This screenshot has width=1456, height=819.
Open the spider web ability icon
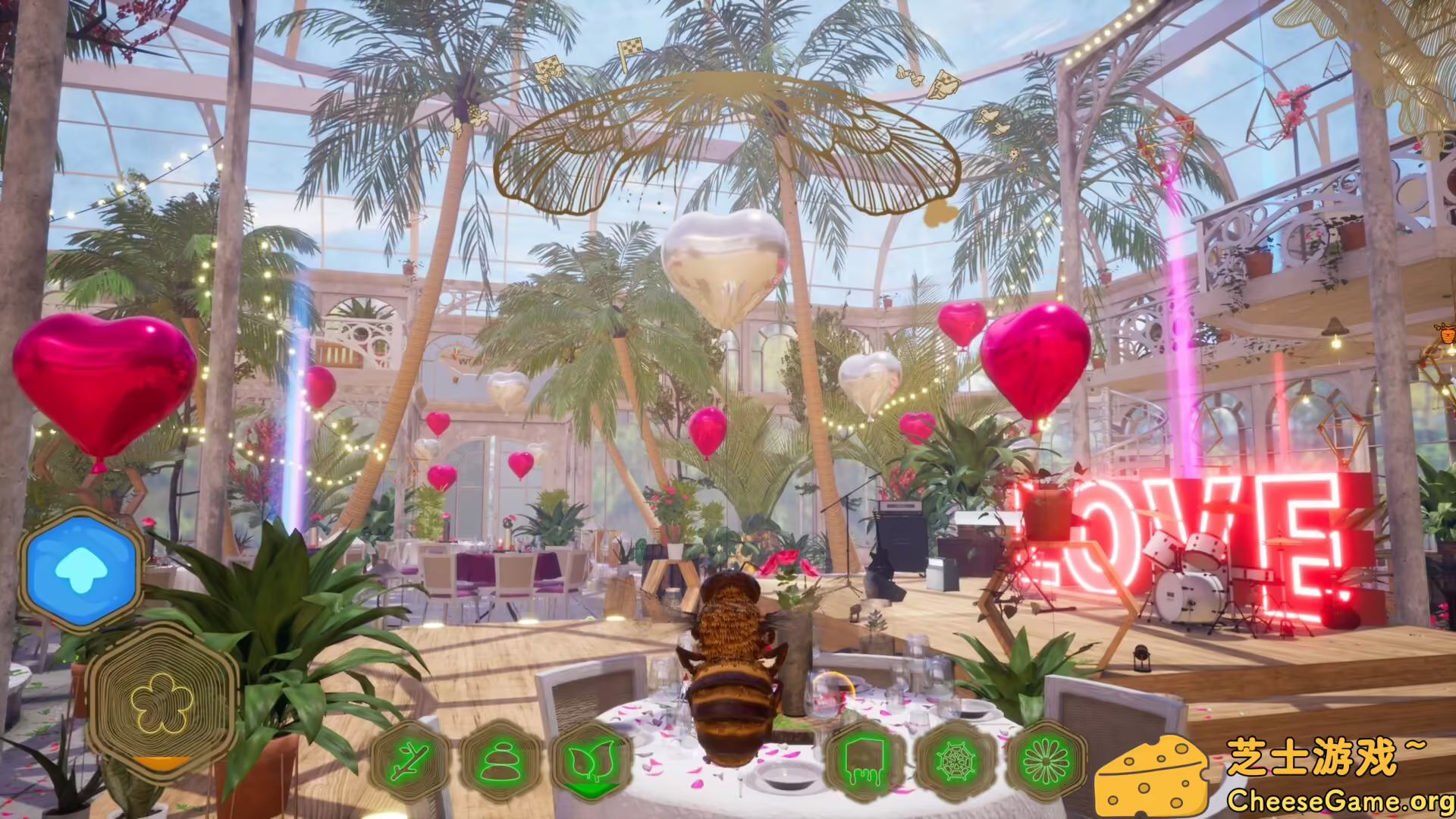[x=955, y=762]
